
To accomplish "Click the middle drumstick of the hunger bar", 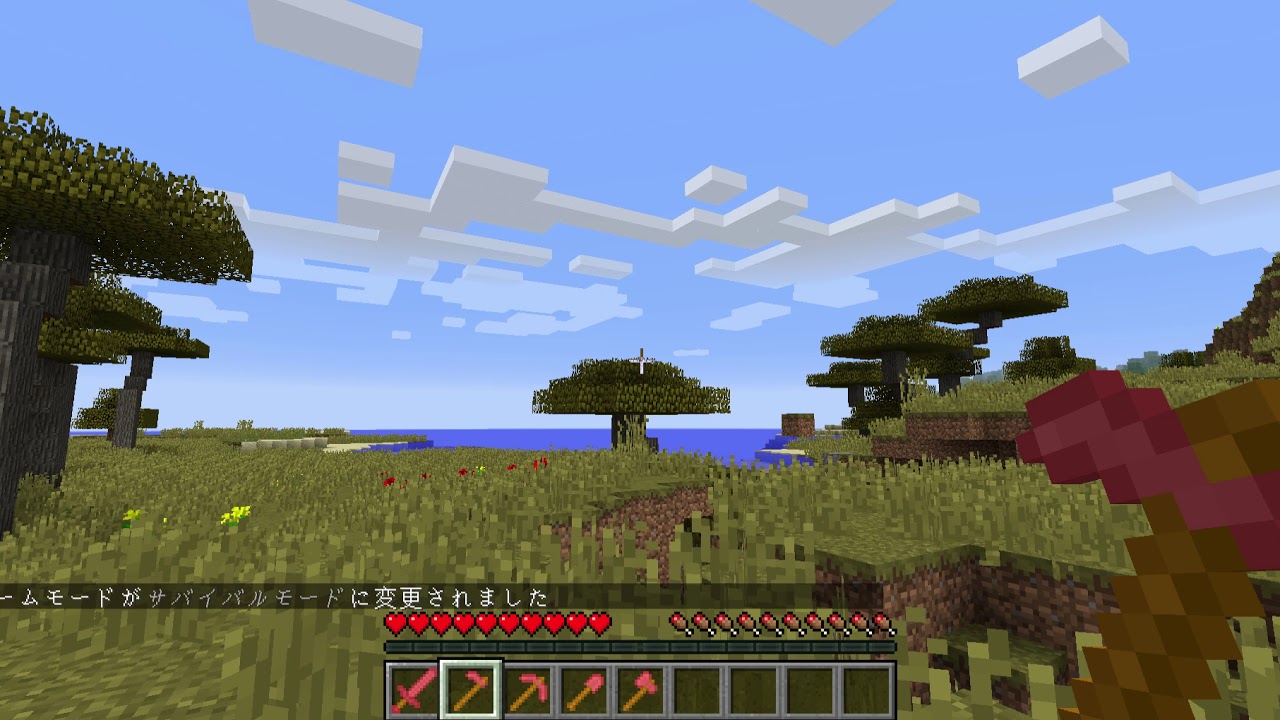I will coord(782,622).
